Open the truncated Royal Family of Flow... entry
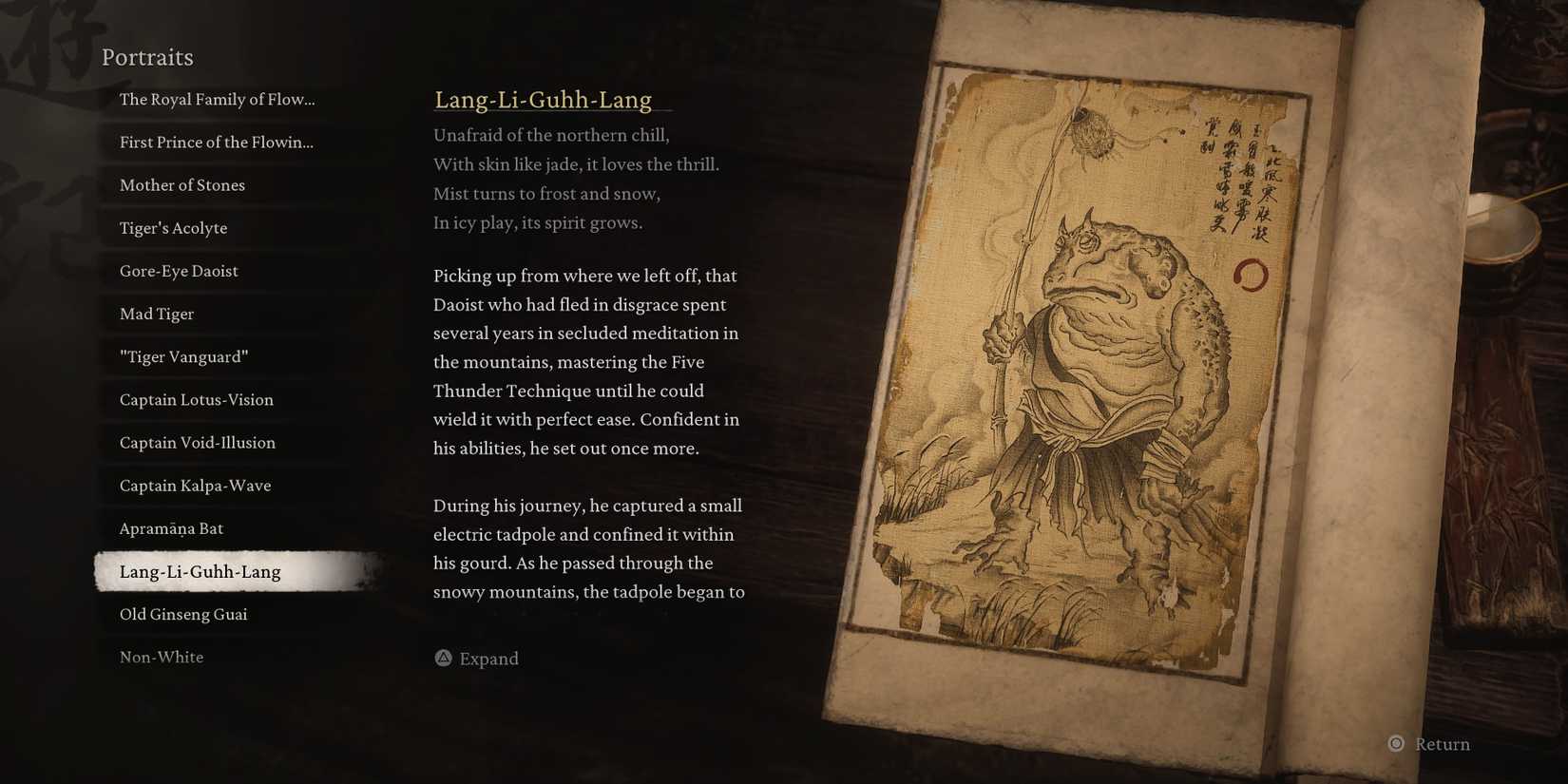The image size is (1568, 784). pos(218,99)
